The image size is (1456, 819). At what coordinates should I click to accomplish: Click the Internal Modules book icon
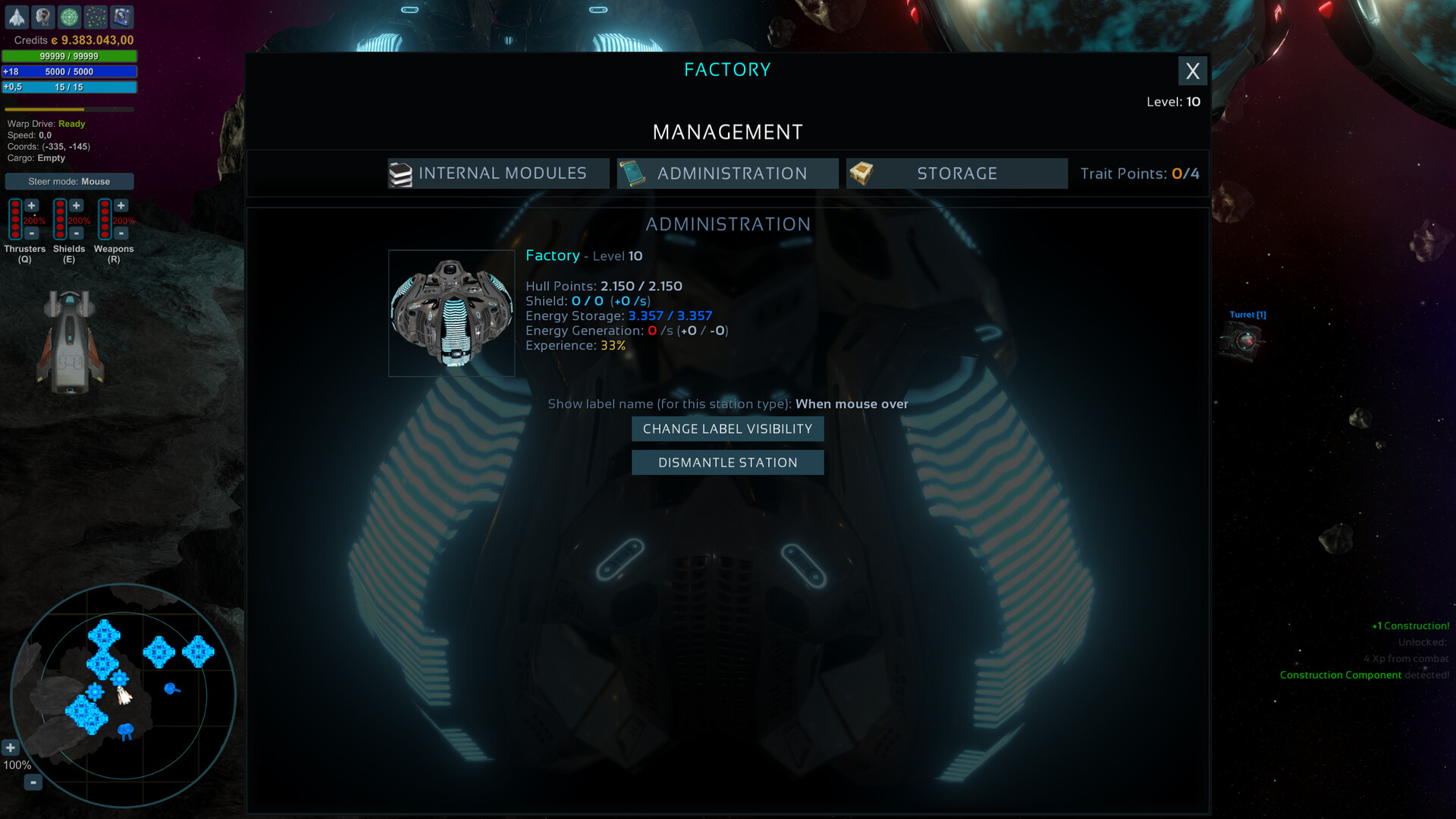tap(402, 173)
